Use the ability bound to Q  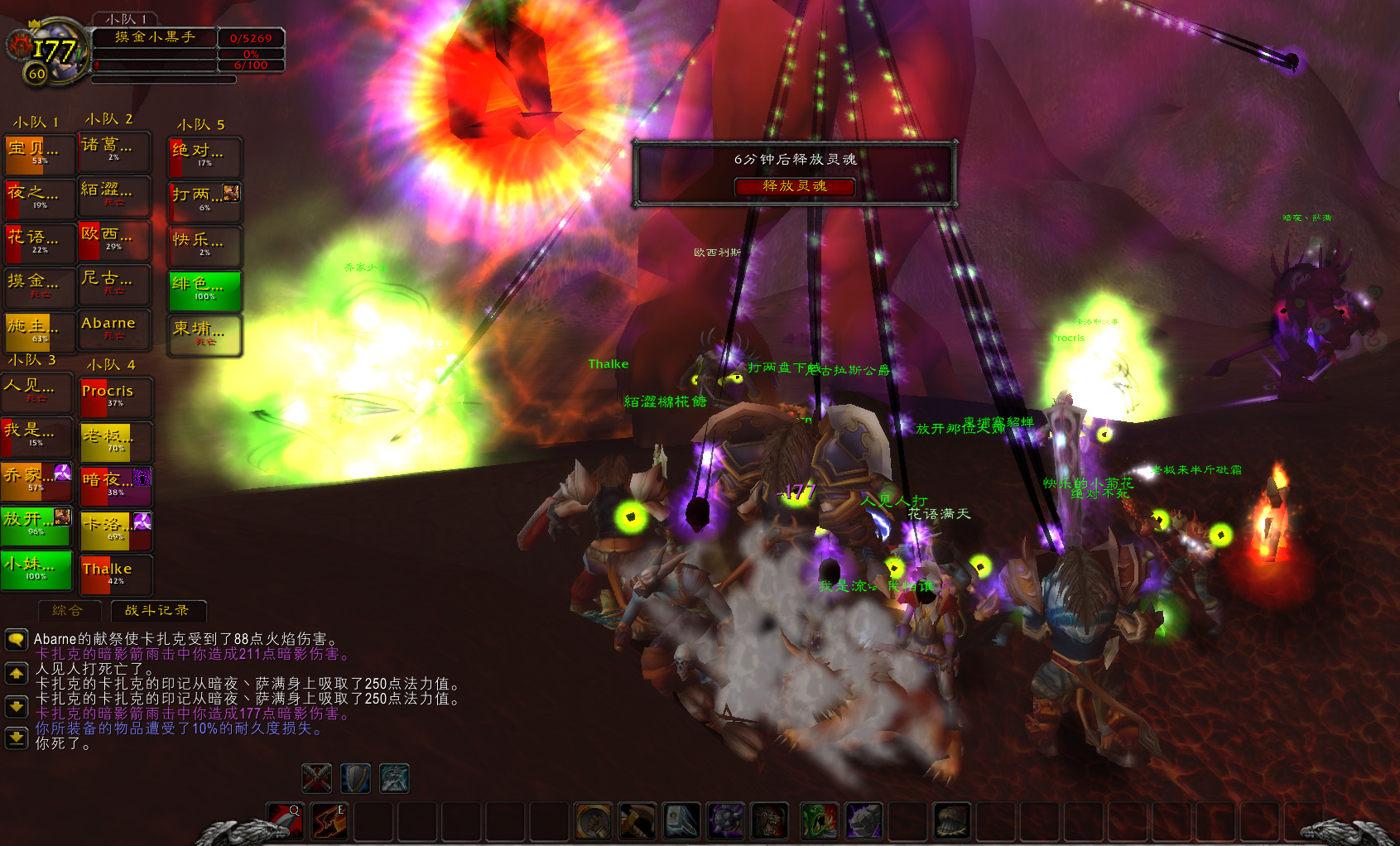(285, 821)
